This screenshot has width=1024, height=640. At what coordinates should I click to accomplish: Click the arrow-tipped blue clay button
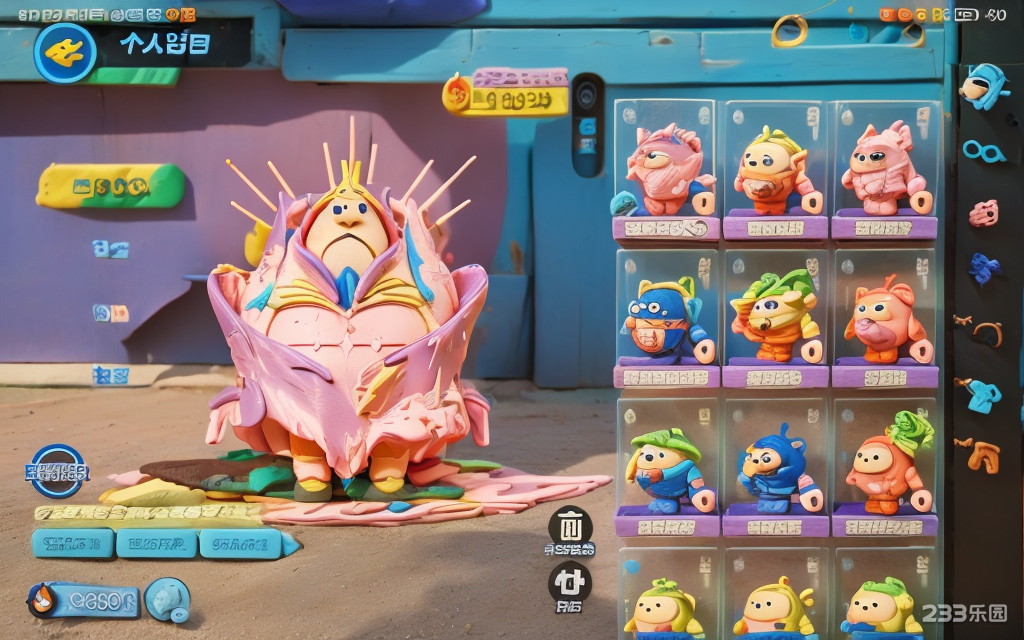click(246, 543)
